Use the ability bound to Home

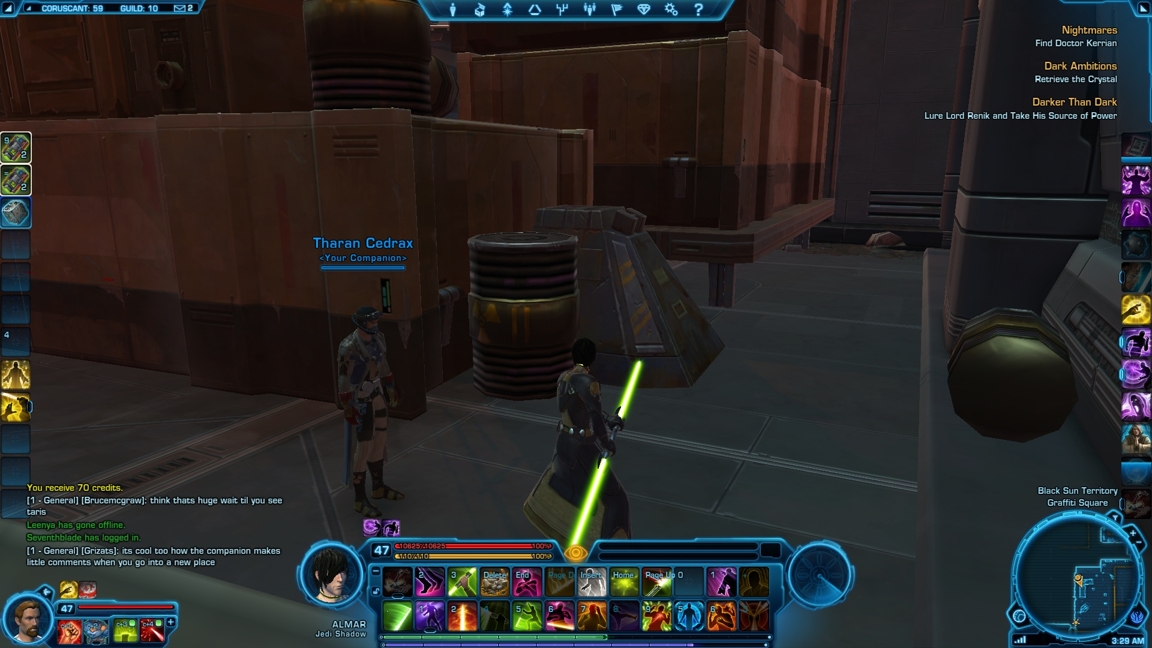[x=624, y=582]
